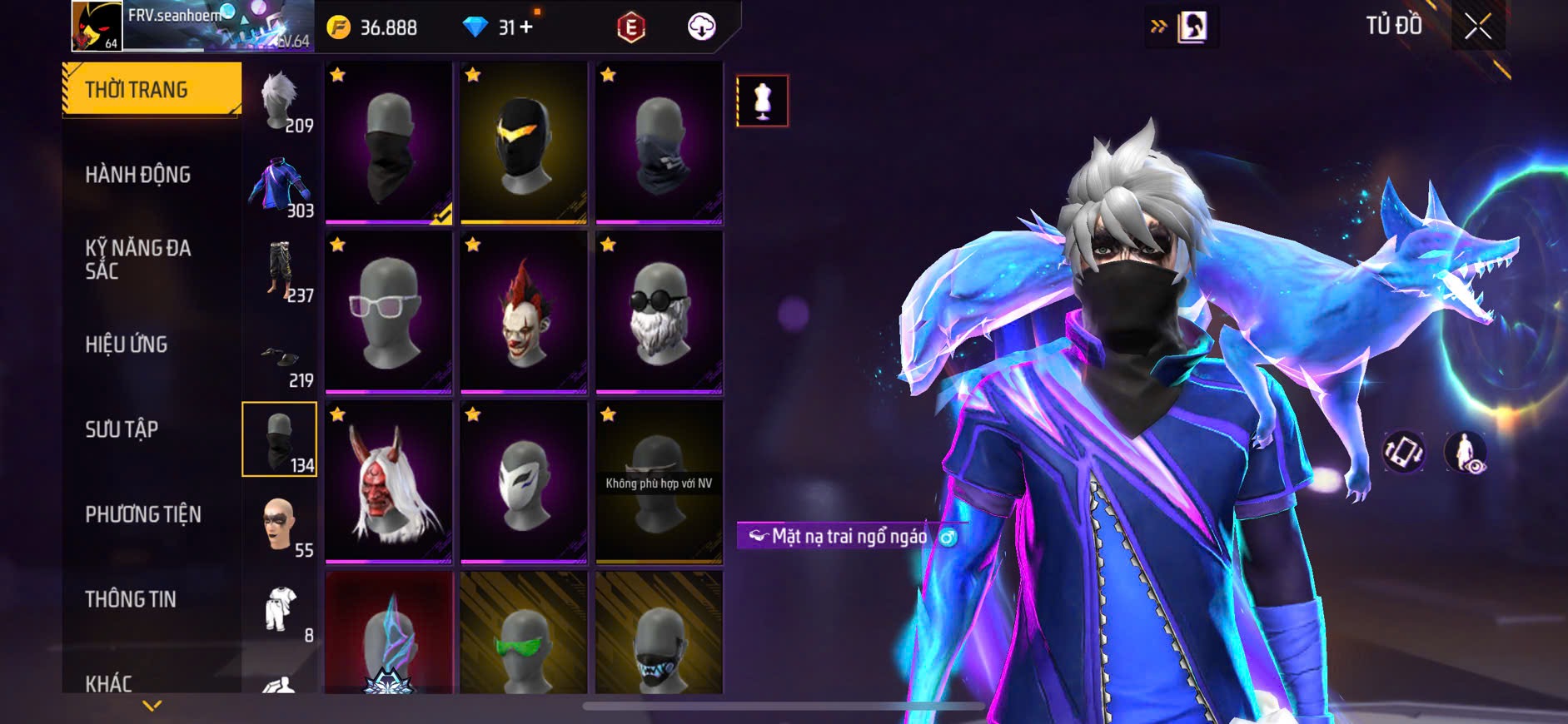1568x724 pixels.
Task: Close the wardrobe with the X button
Action: pos(1478,27)
